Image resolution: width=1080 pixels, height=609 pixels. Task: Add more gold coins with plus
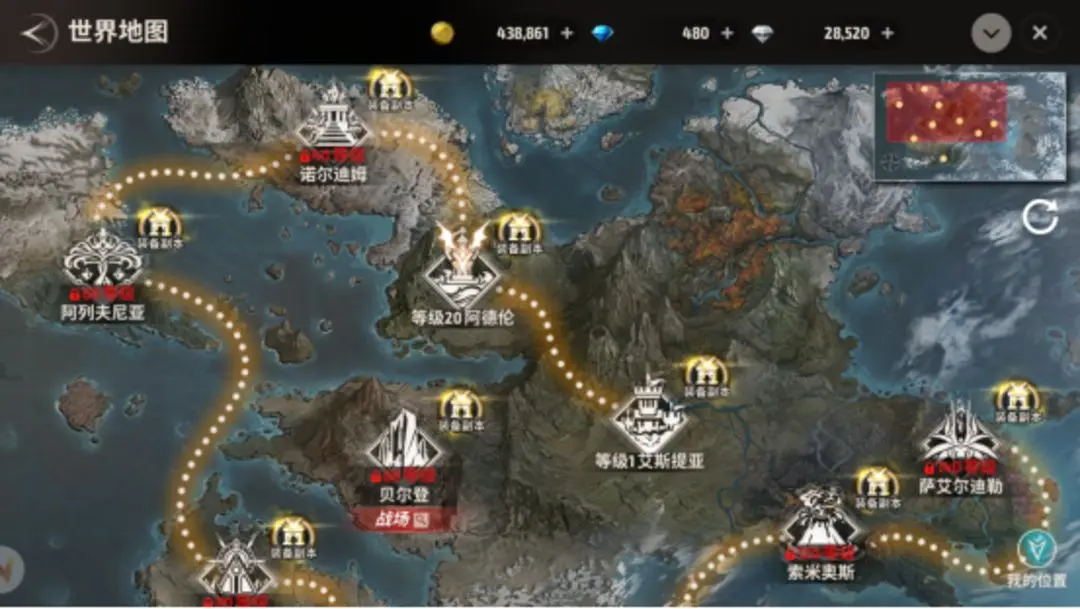click(567, 33)
